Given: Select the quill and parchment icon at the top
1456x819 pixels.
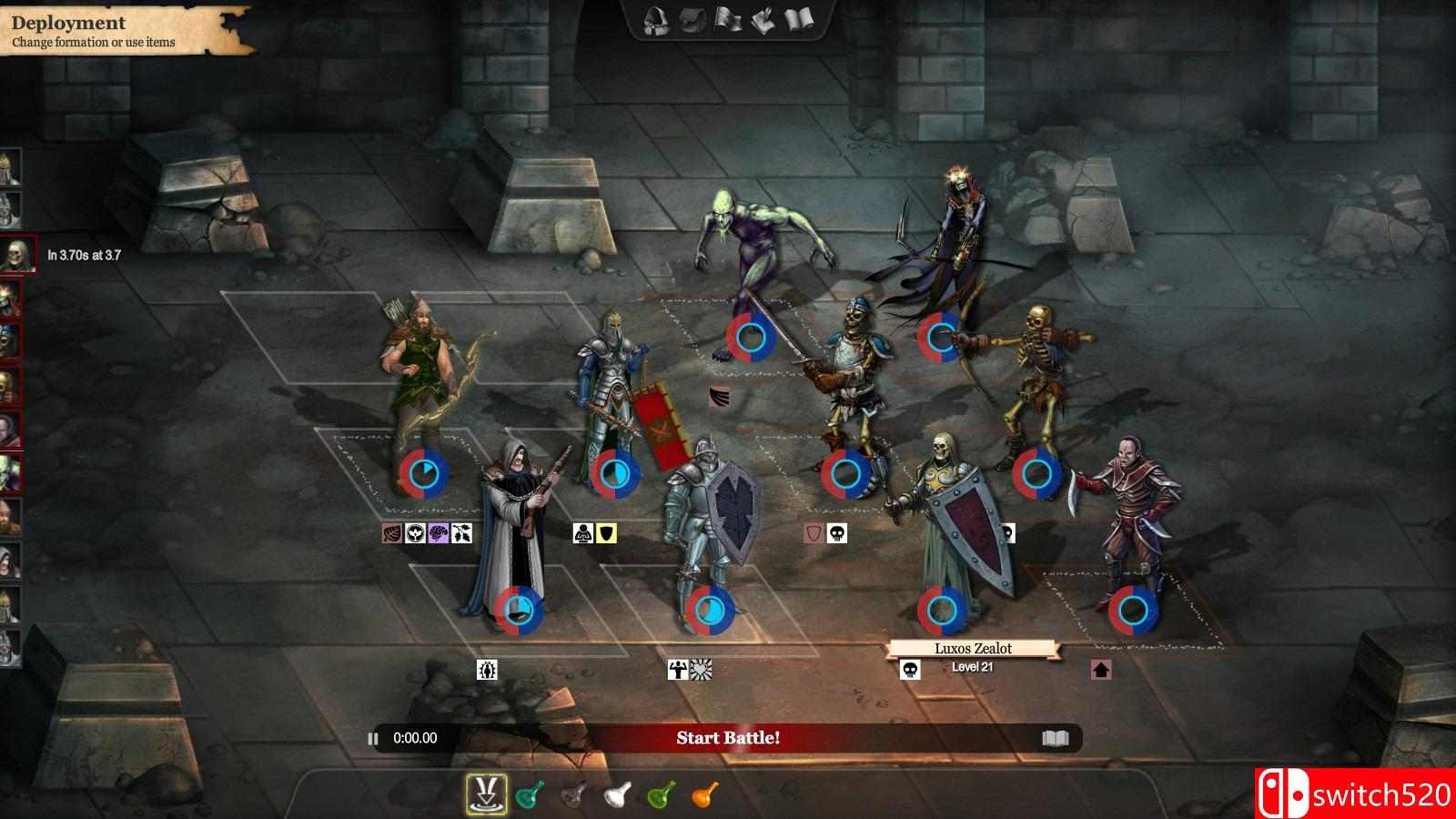Looking at the screenshot, I should click(x=764, y=20).
